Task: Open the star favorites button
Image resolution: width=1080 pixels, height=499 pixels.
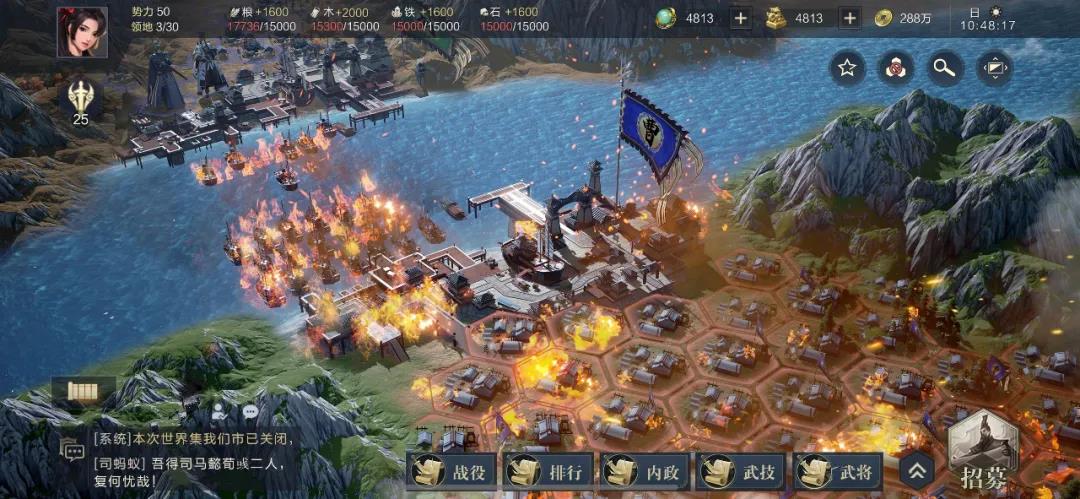Action: coord(847,68)
